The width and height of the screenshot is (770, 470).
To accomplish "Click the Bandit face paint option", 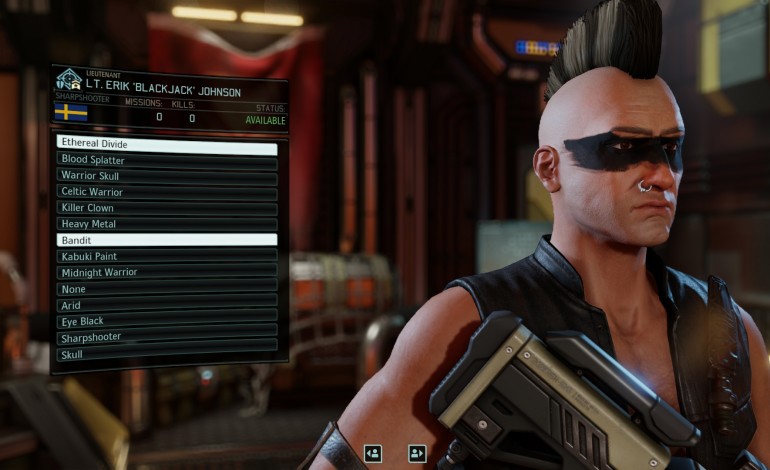I will 167,240.
